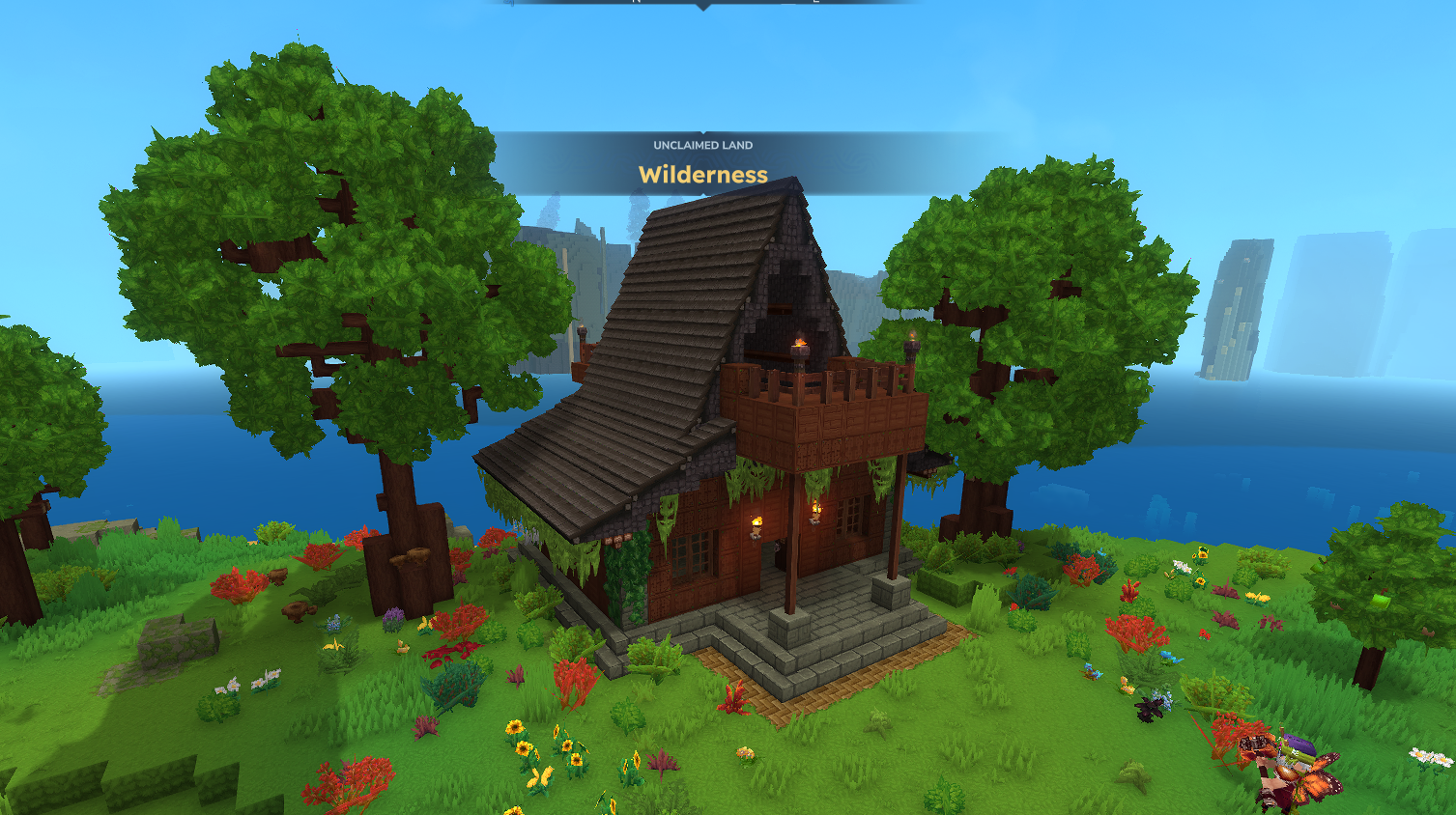The image size is (1456, 815).
Task: Select the compass direction indicator chevron
Action: click(703, 8)
